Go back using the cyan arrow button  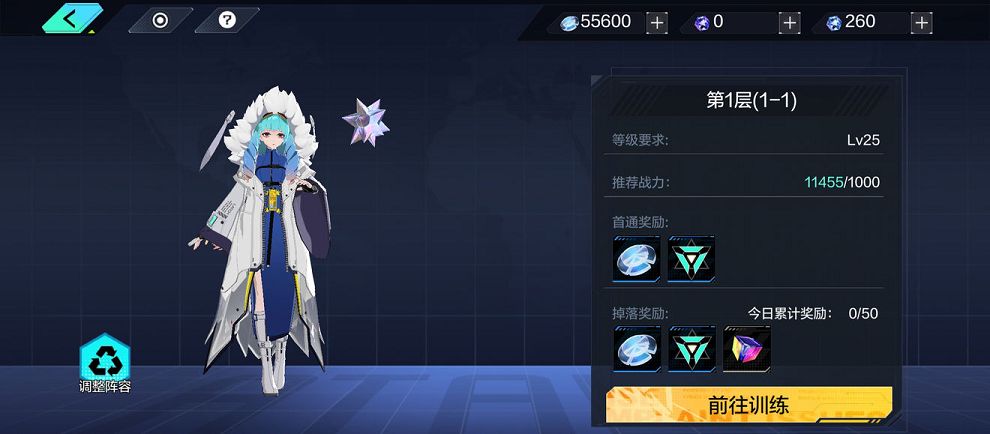point(71,17)
